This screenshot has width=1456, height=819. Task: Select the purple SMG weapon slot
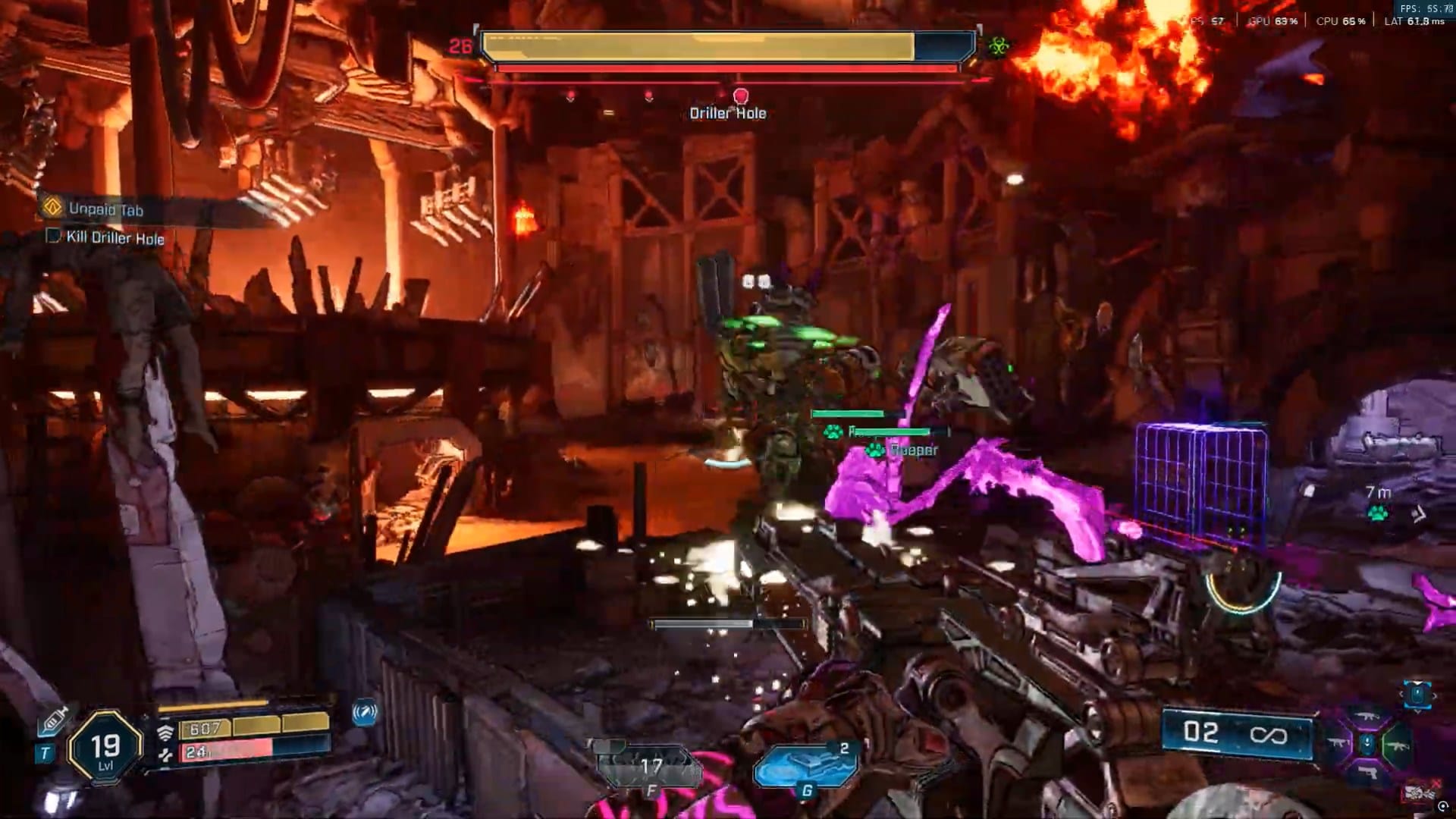tap(1338, 742)
